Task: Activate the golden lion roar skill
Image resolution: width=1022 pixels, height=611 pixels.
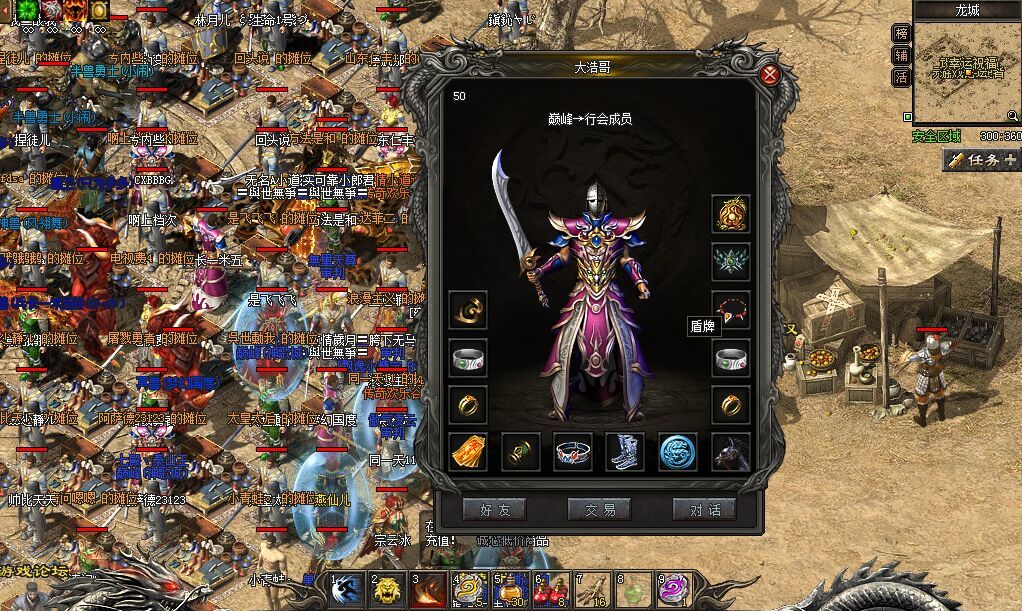Action: pyautogui.click(x=389, y=591)
